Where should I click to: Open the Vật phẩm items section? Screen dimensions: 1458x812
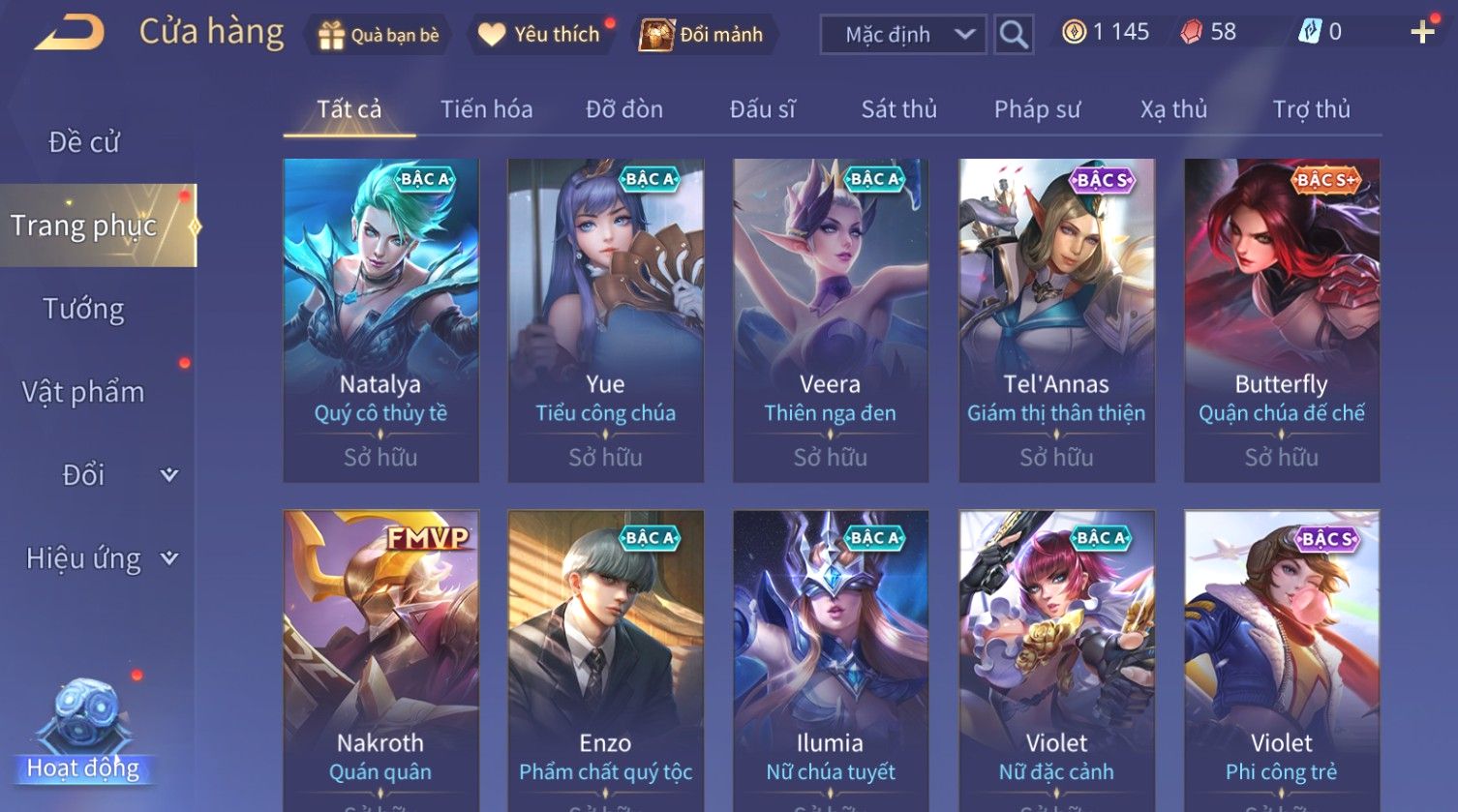[84, 392]
